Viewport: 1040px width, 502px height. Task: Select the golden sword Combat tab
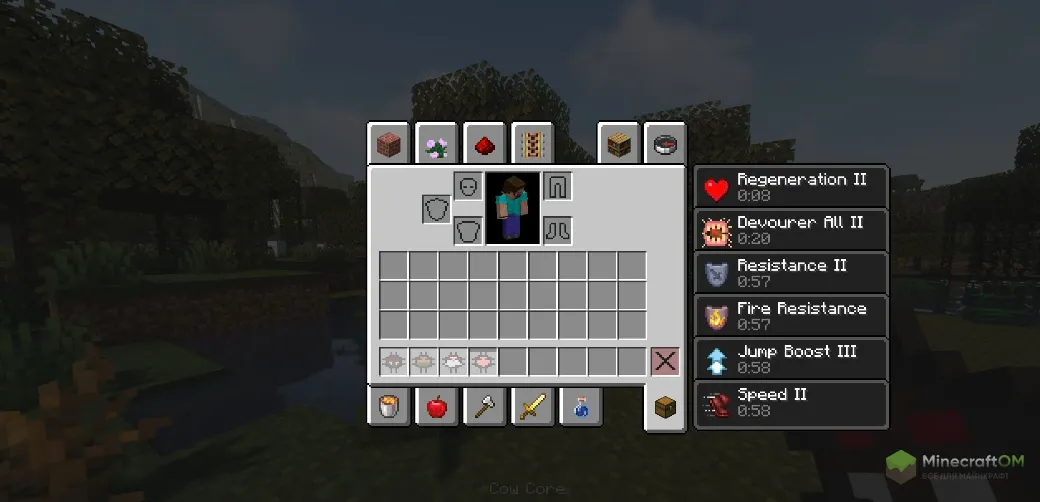pyautogui.click(x=533, y=406)
